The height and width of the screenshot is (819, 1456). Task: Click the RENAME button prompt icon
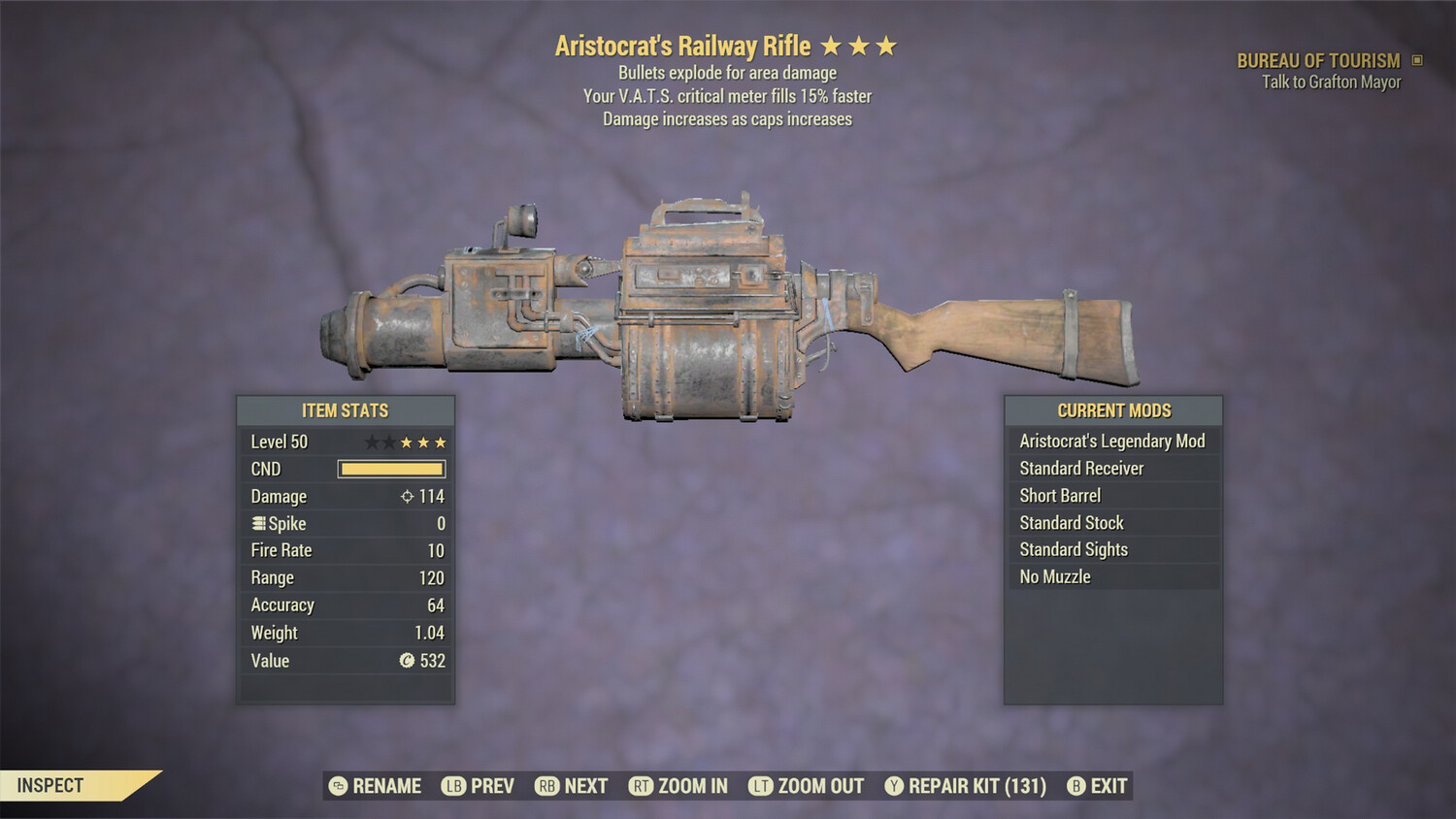(337, 786)
